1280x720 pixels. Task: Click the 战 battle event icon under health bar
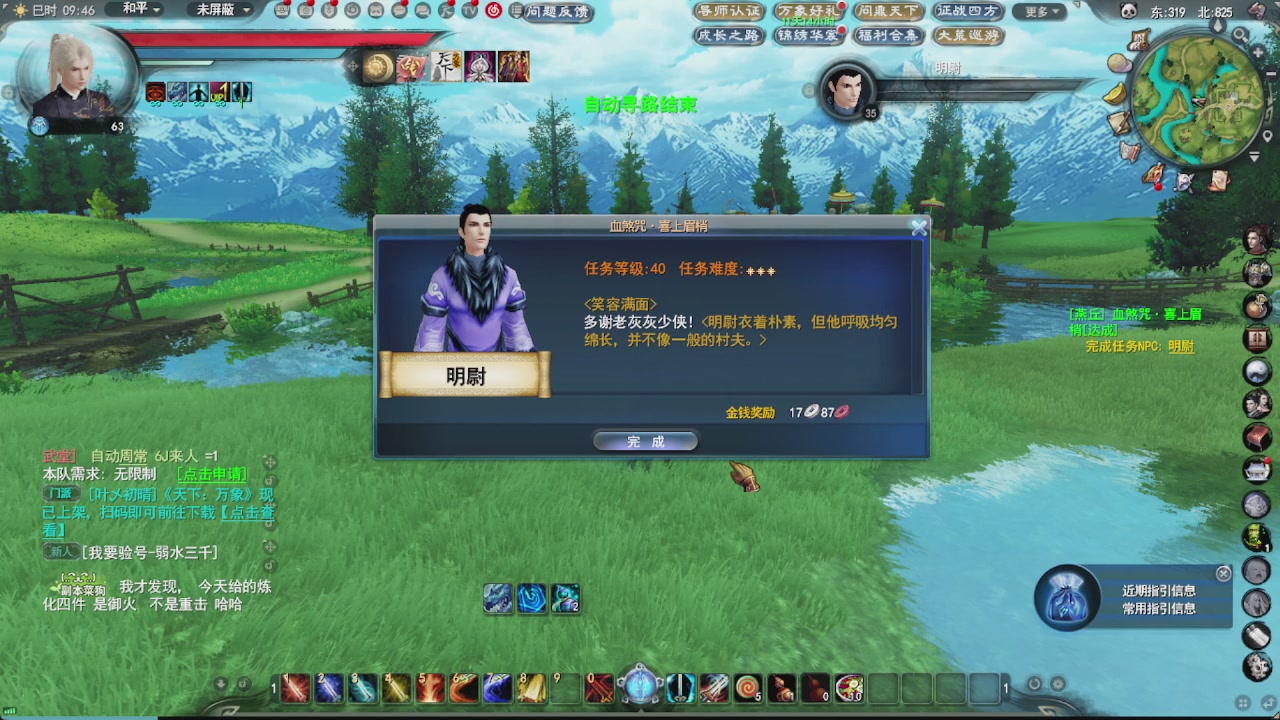pyautogui.click(x=410, y=68)
